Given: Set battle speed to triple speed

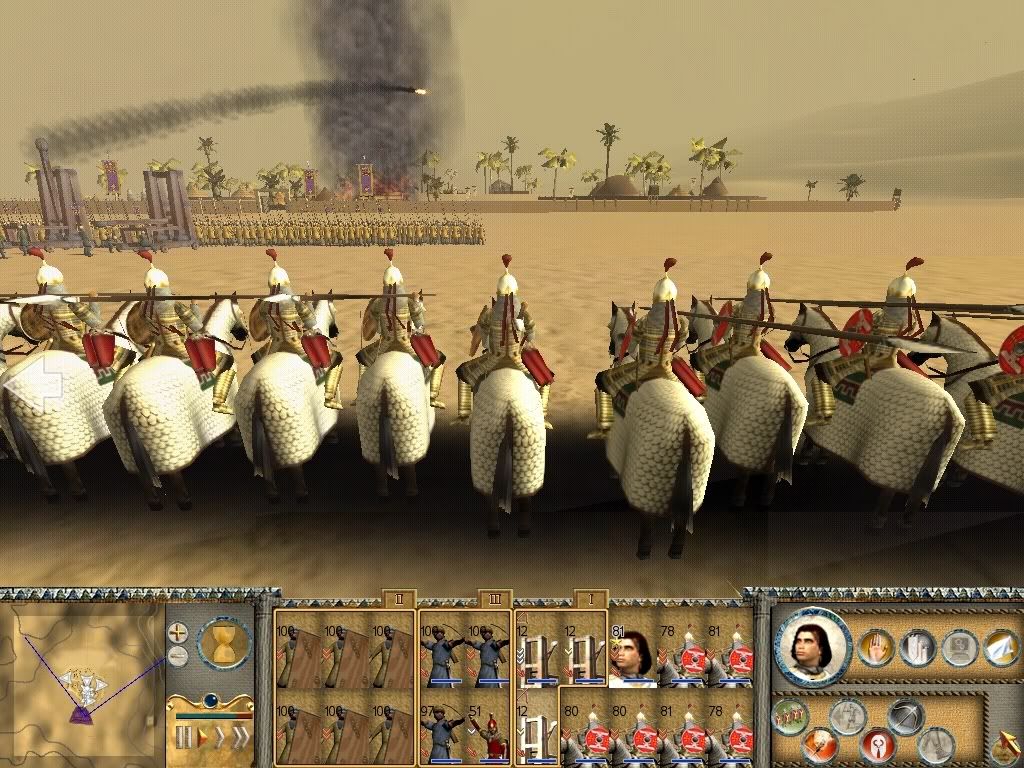Looking at the screenshot, I should tap(241, 739).
